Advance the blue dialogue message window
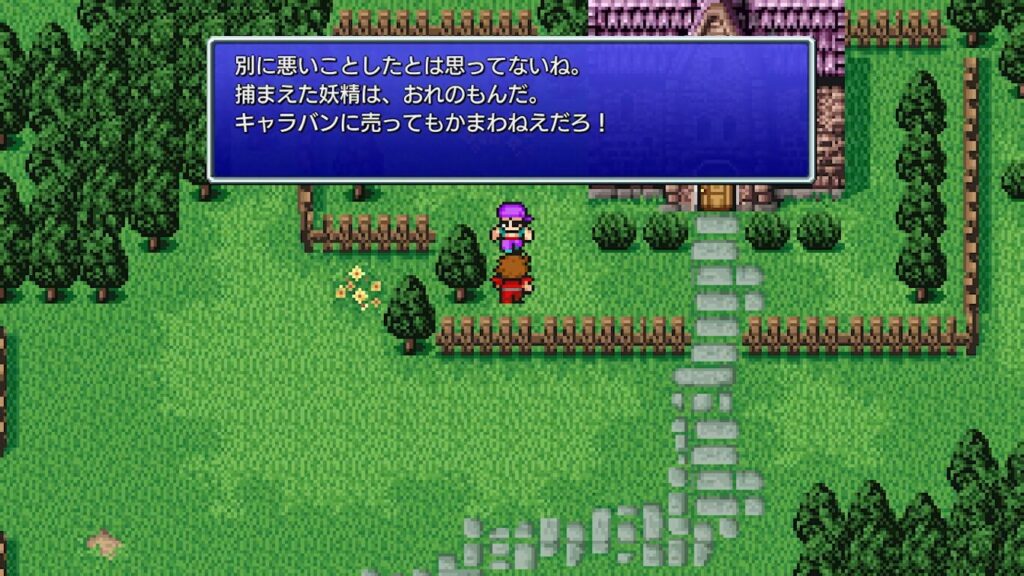This screenshot has width=1024, height=576. (510, 109)
